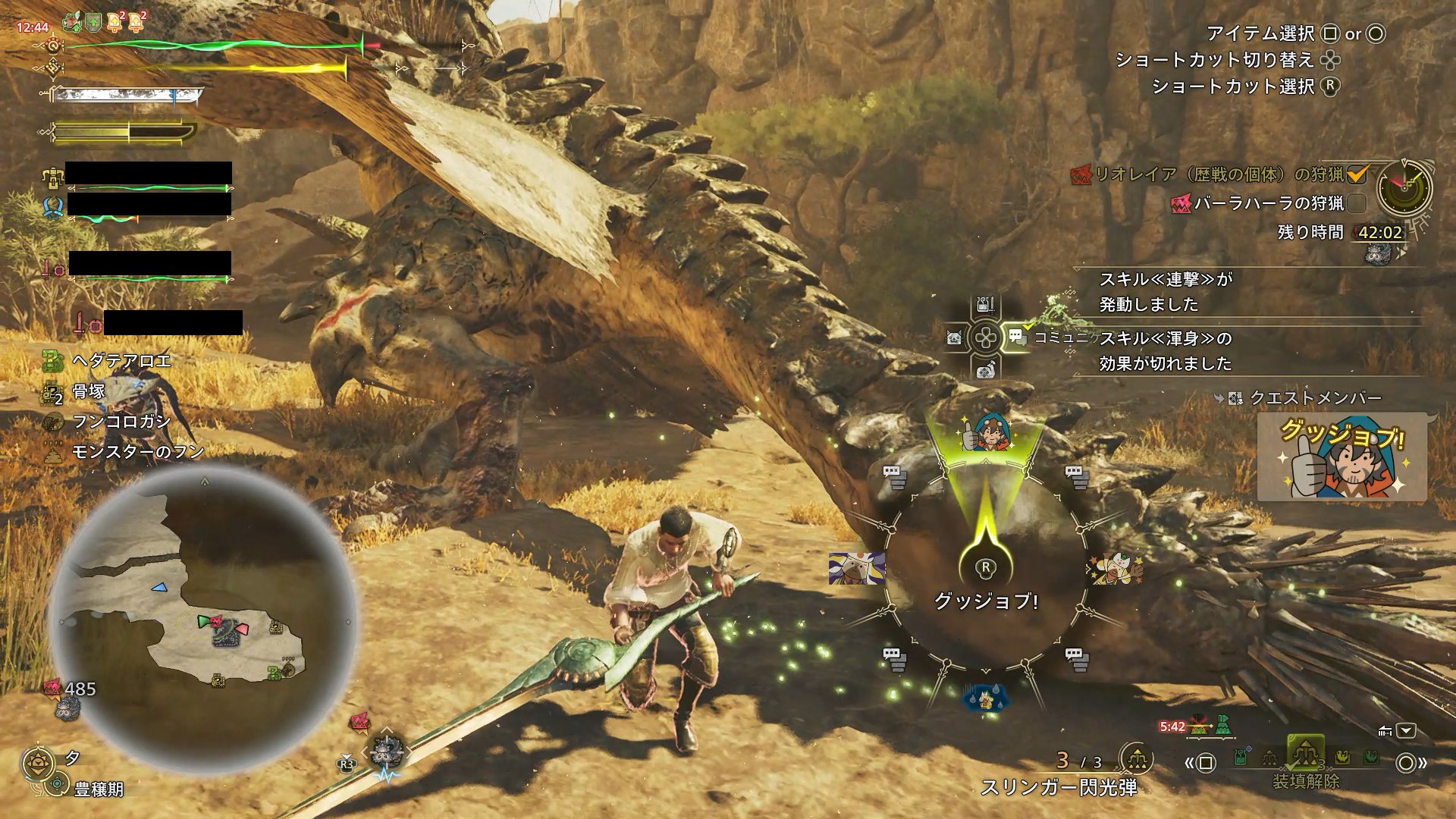This screenshot has height=819, width=1456.
Task: Switch to the bottom sack shortcut category
Action: pyautogui.click(x=985, y=369)
